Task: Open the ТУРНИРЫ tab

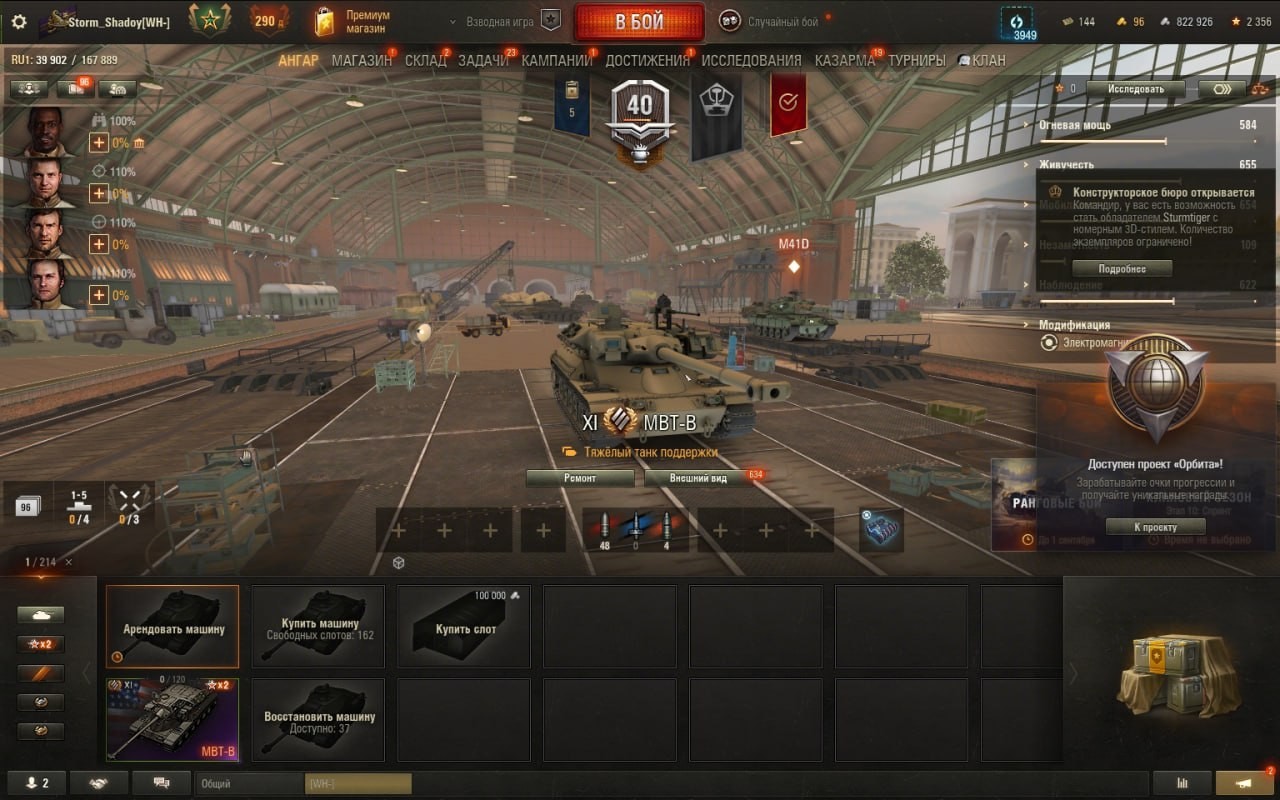Action: pyautogui.click(x=916, y=60)
